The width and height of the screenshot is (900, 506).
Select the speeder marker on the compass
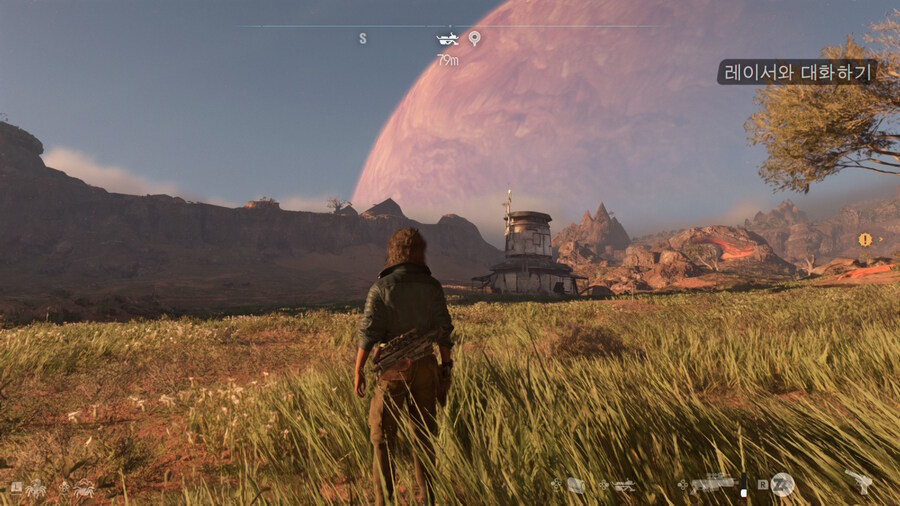click(x=447, y=39)
